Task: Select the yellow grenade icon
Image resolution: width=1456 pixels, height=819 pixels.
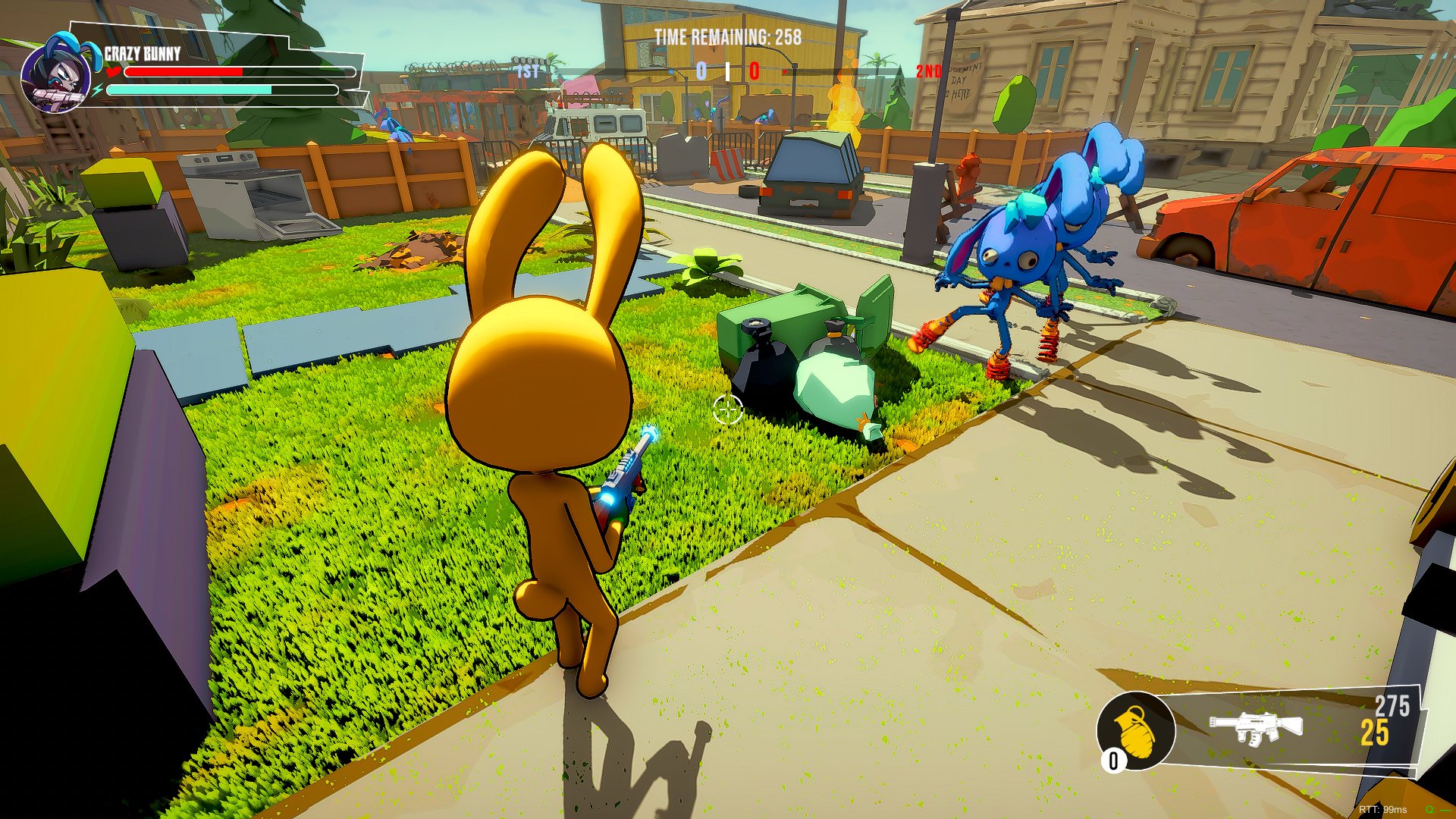Action: pos(1135,730)
